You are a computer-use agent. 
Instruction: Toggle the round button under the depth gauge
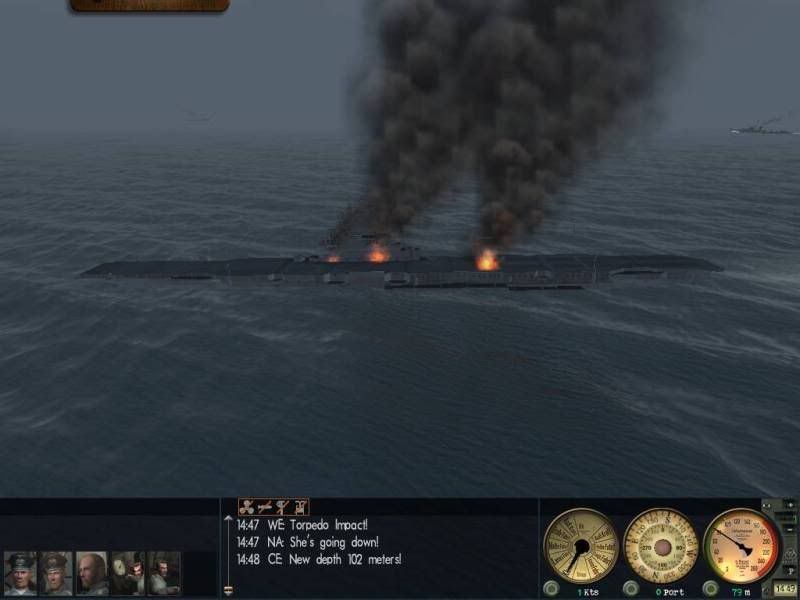[712, 588]
